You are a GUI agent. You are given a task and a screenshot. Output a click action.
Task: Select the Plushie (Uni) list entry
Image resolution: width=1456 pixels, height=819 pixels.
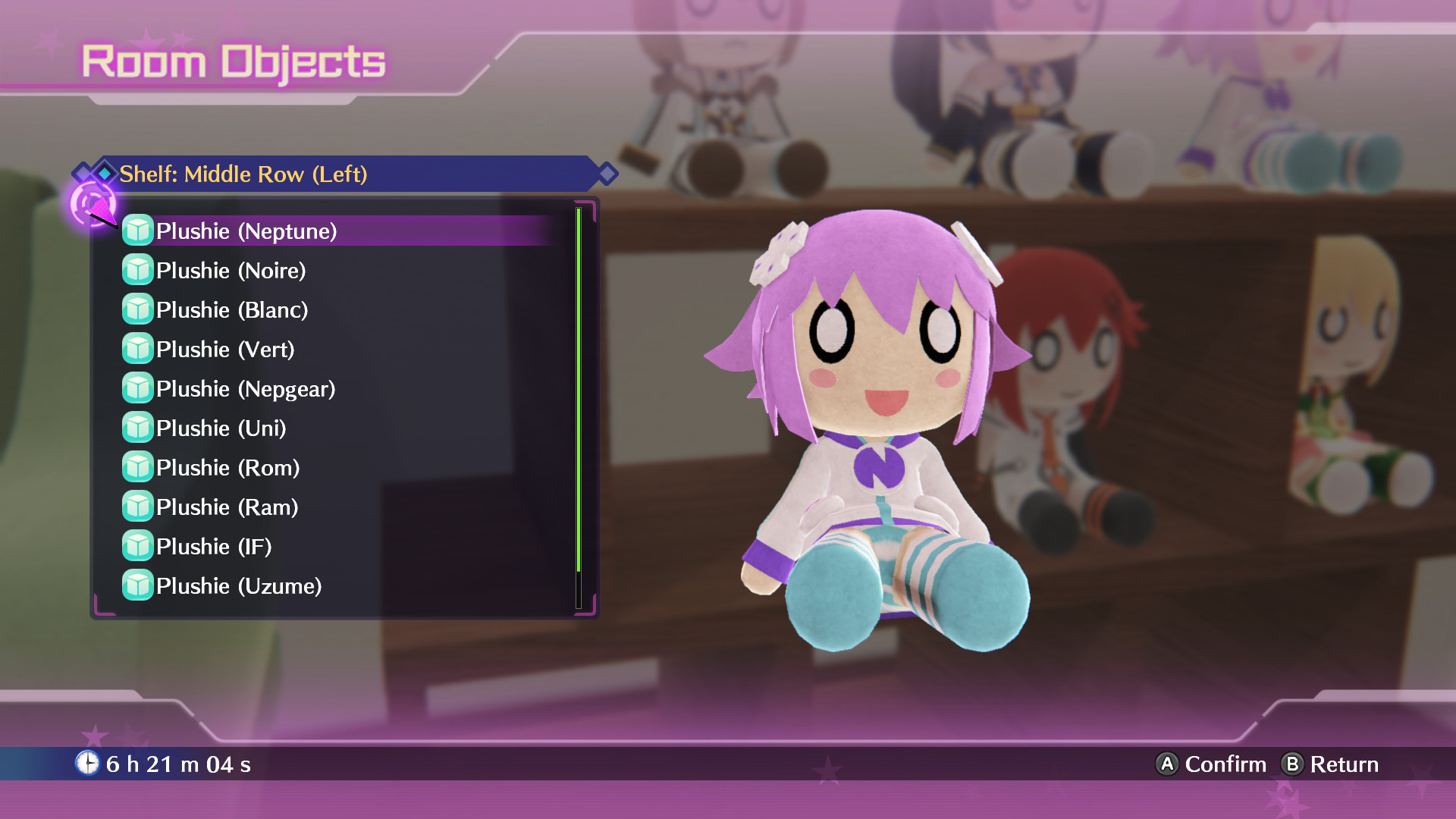(x=220, y=428)
